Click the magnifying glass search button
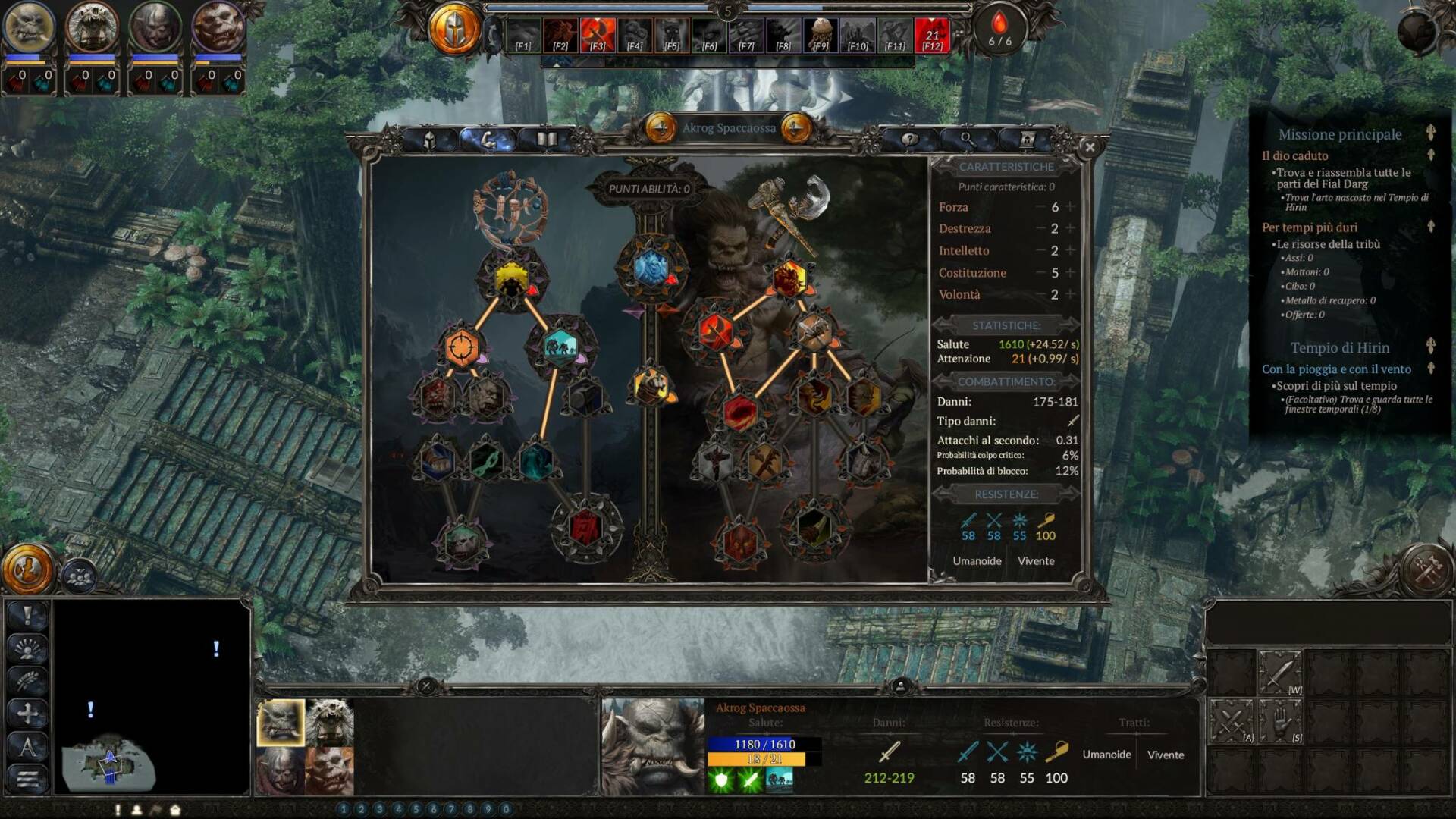The width and height of the screenshot is (1456, 819). [967, 140]
